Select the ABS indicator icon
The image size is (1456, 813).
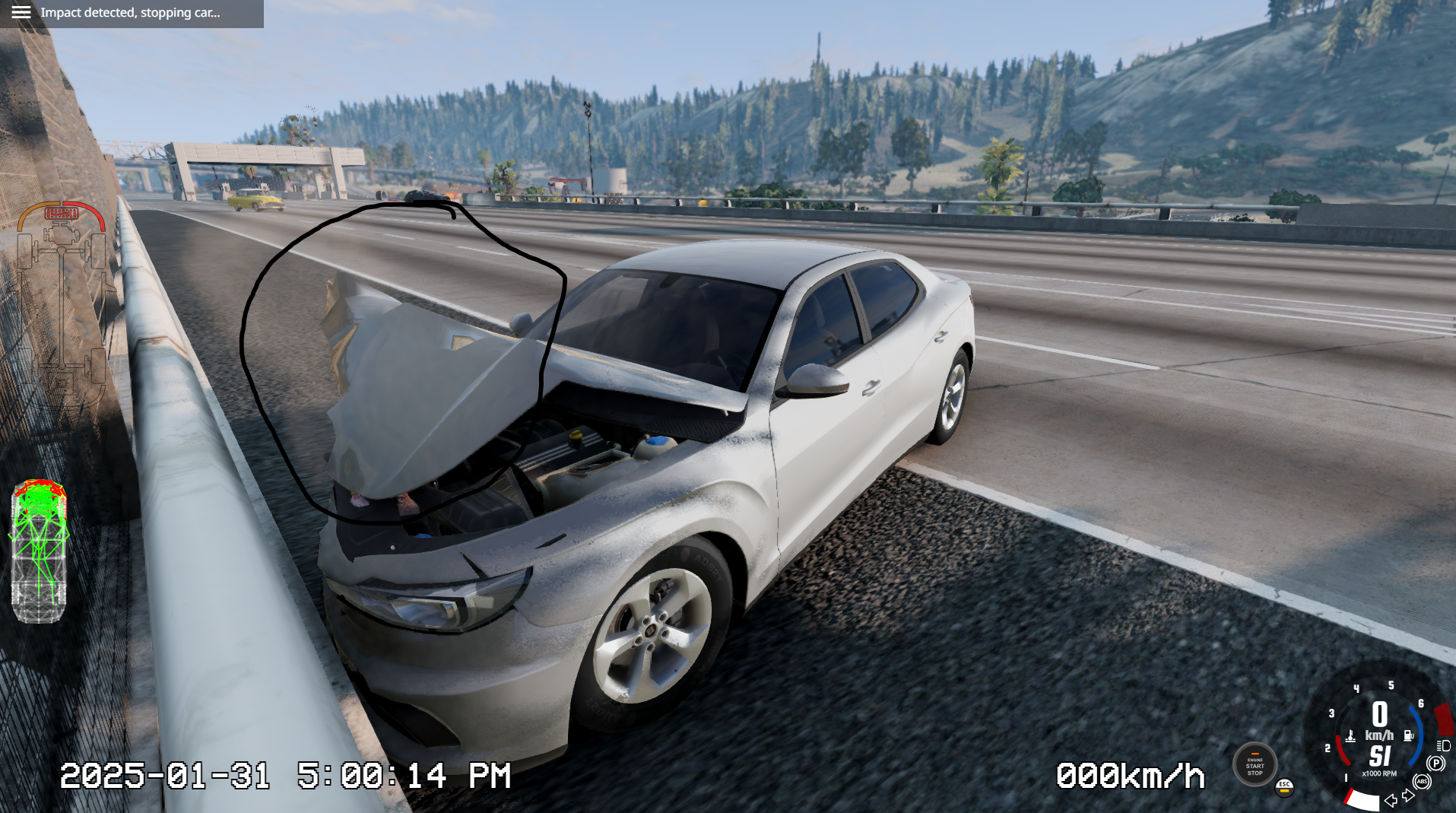pyautogui.click(x=1422, y=782)
